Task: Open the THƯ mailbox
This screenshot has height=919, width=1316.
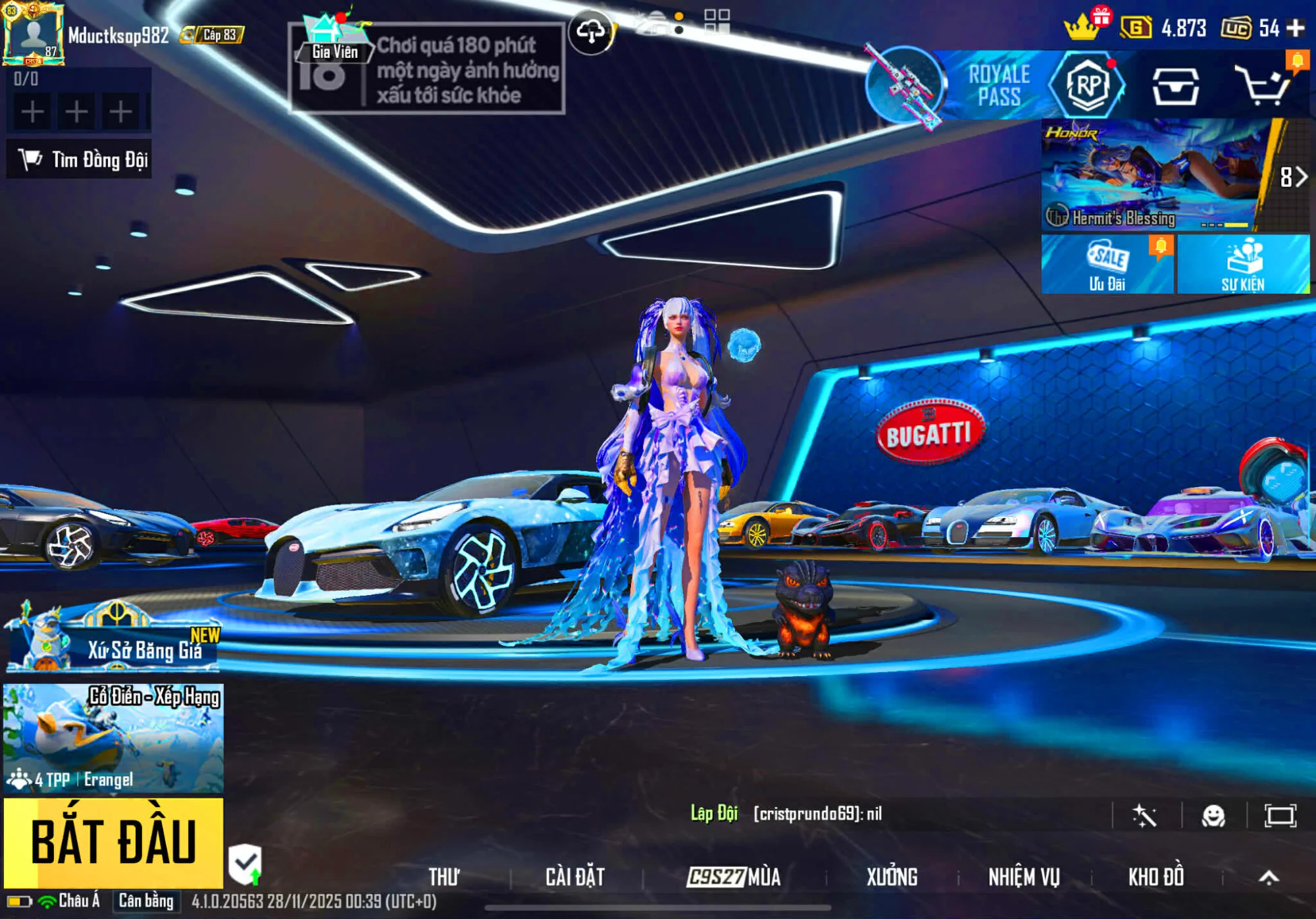Action: [x=444, y=877]
